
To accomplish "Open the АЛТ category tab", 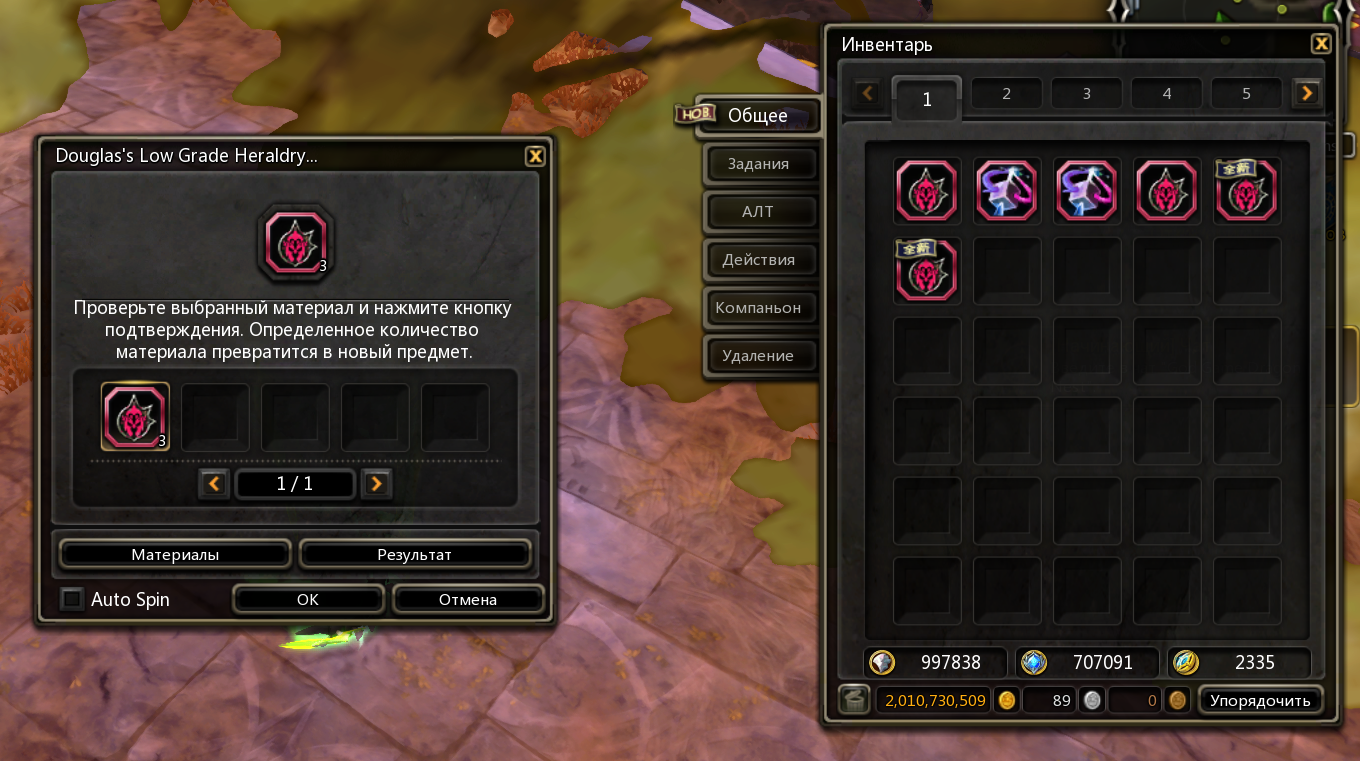I will (758, 212).
